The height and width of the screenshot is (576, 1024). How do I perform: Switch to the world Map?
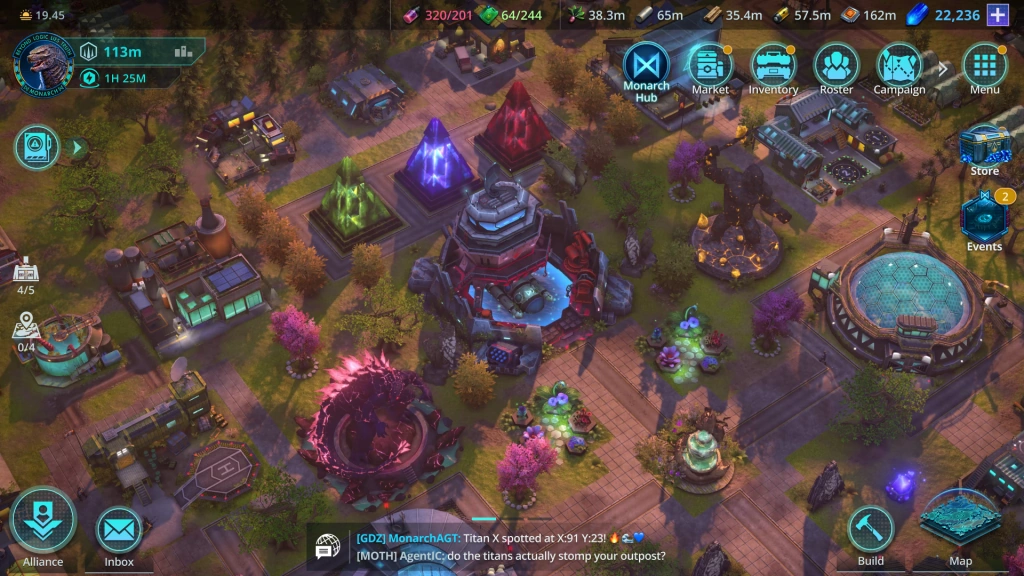click(x=960, y=524)
